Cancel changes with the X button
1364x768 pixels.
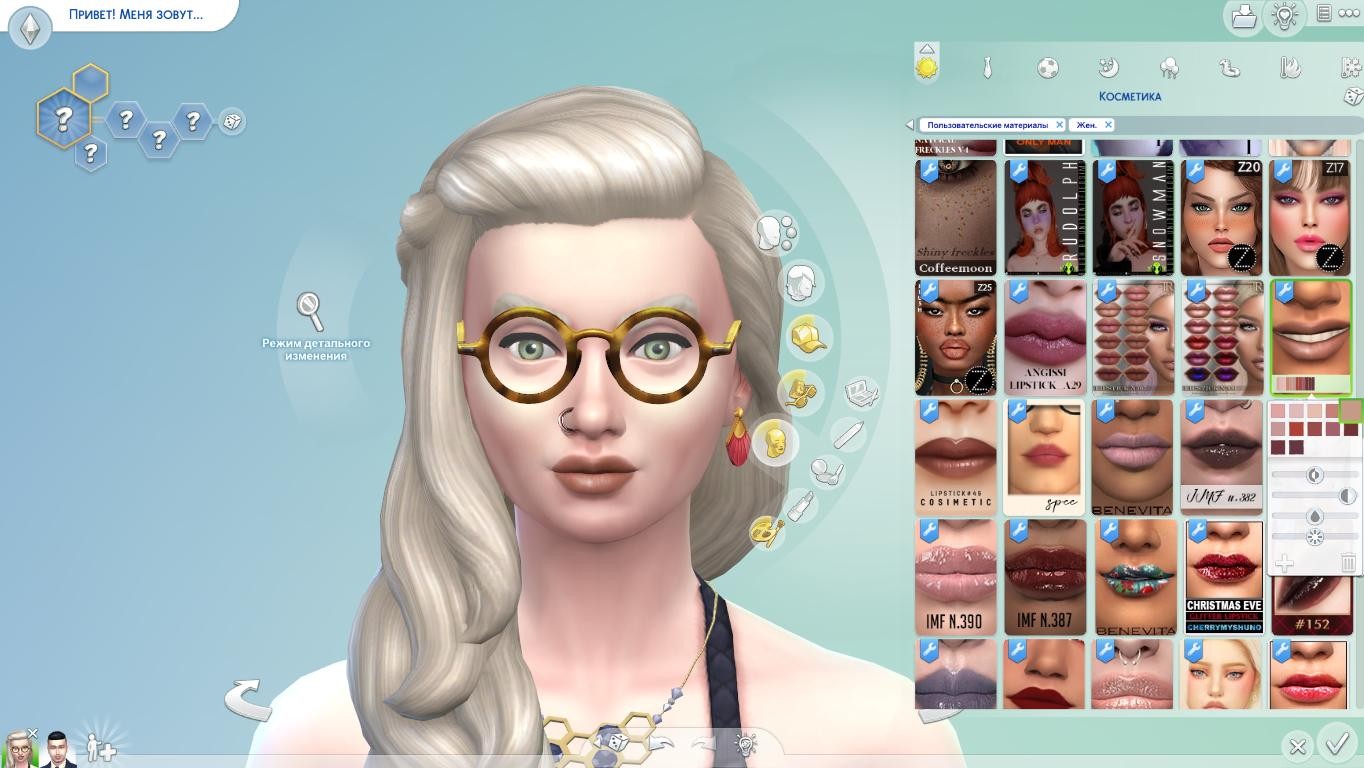click(1297, 746)
